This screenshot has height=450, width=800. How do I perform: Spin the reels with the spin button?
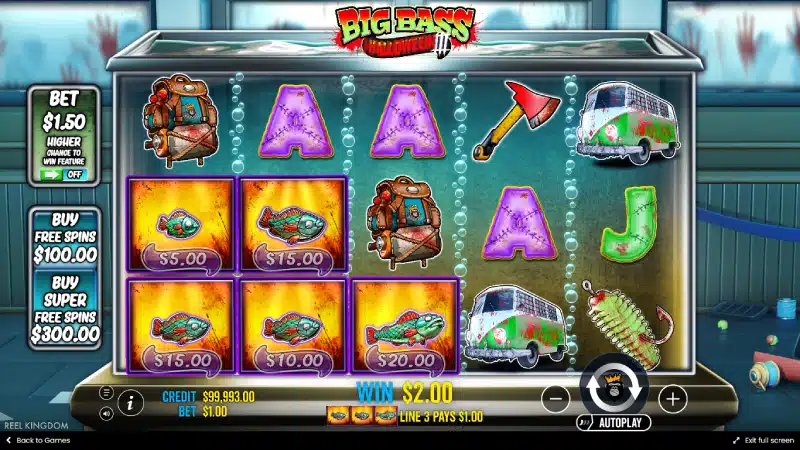click(x=614, y=388)
